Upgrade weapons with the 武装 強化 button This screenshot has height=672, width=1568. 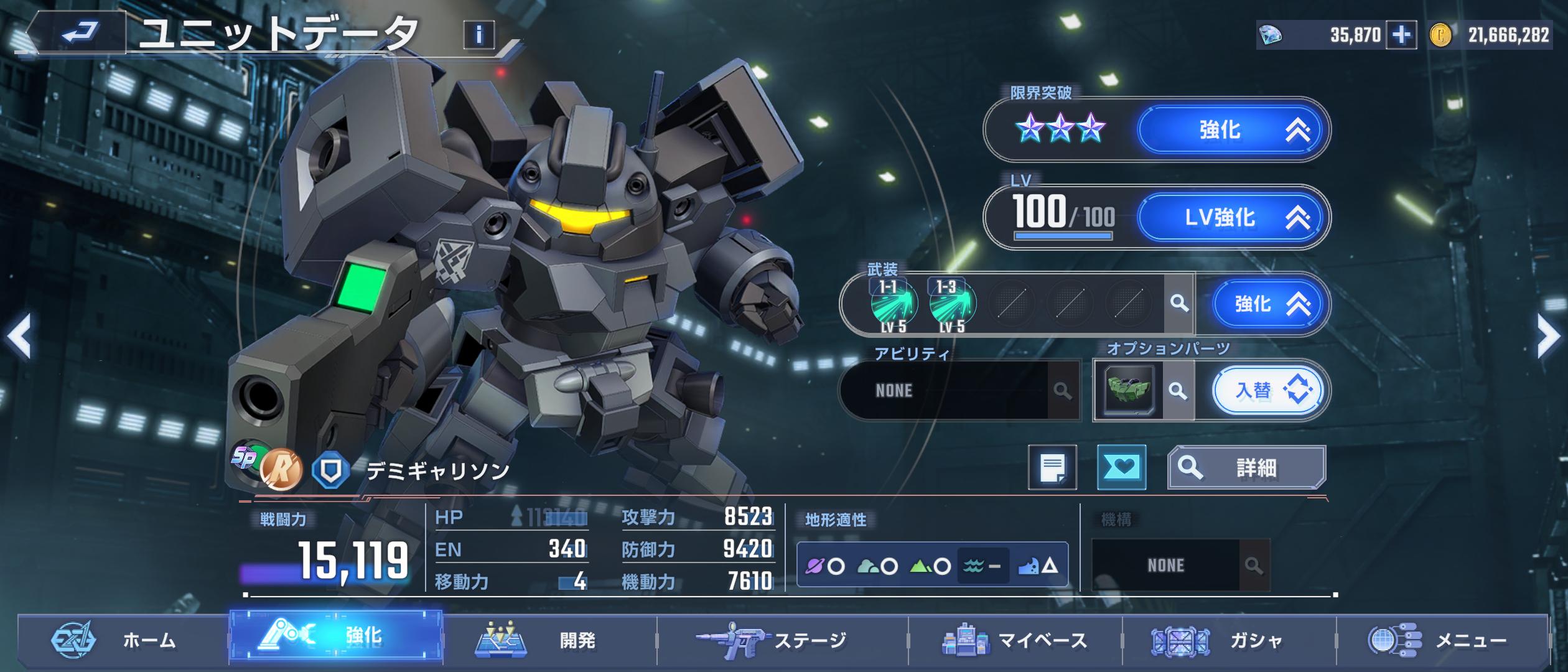[x=1264, y=304]
